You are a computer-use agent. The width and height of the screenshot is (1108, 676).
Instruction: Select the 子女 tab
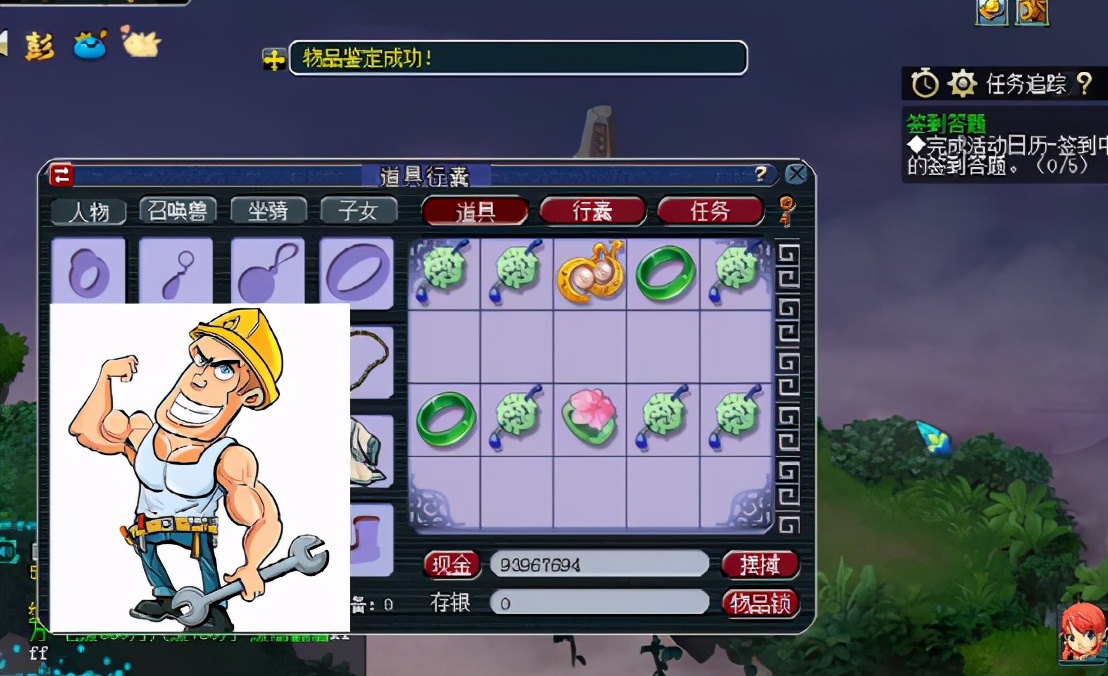coord(359,211)
